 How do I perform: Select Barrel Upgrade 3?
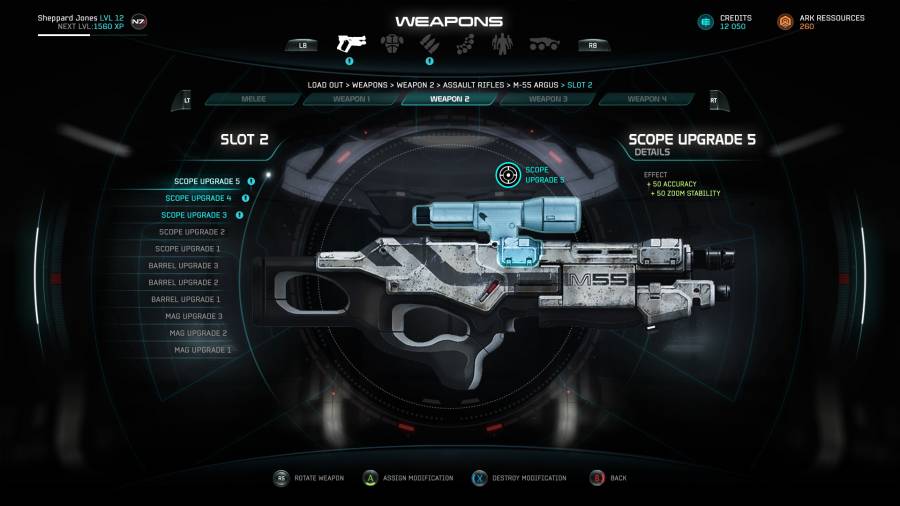(185, 266)
